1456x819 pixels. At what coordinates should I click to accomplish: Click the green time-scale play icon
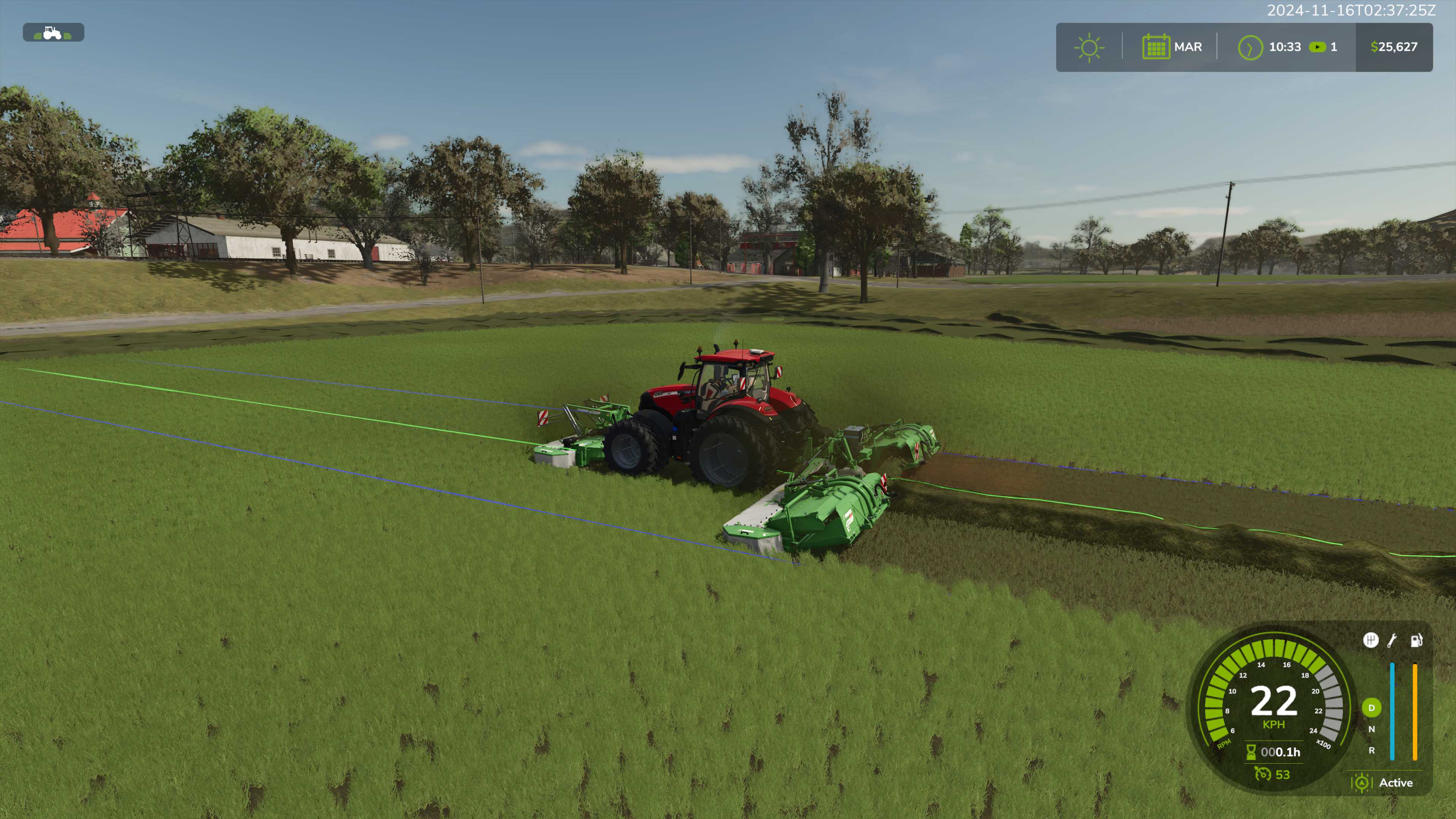click(1317, 47)
